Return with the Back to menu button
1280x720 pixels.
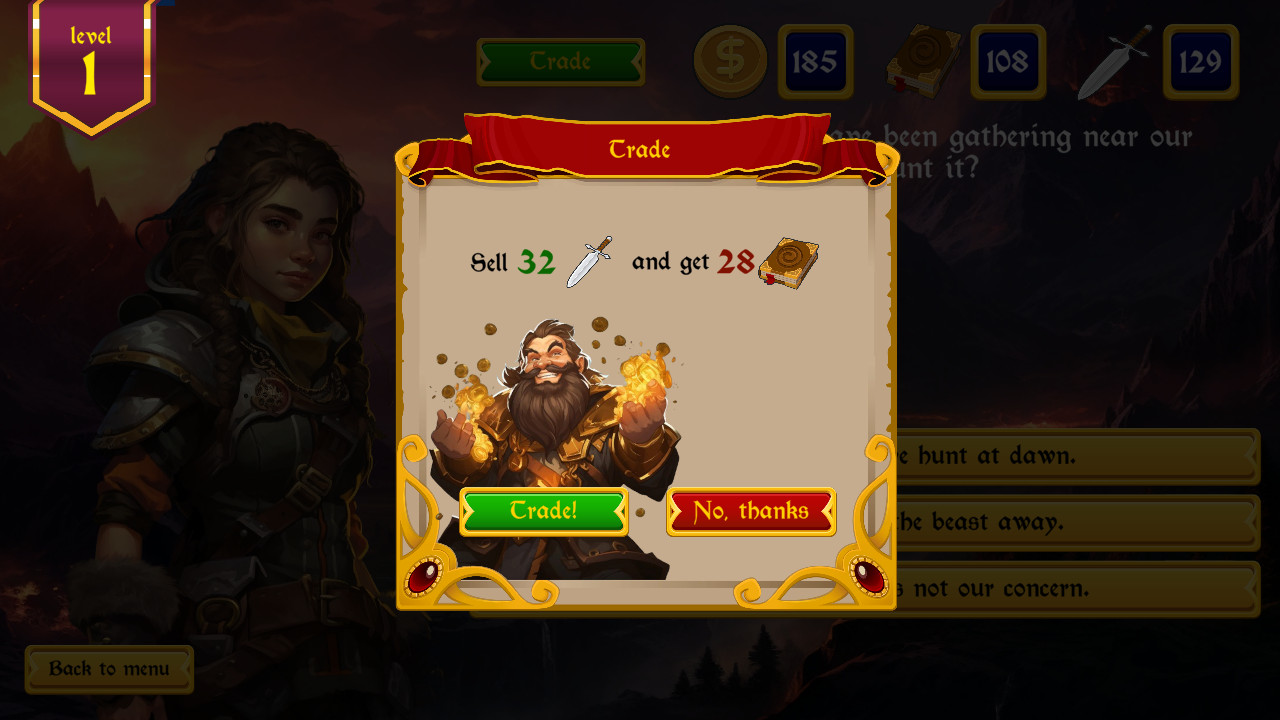pyautogui.click(x=109, y=669)
